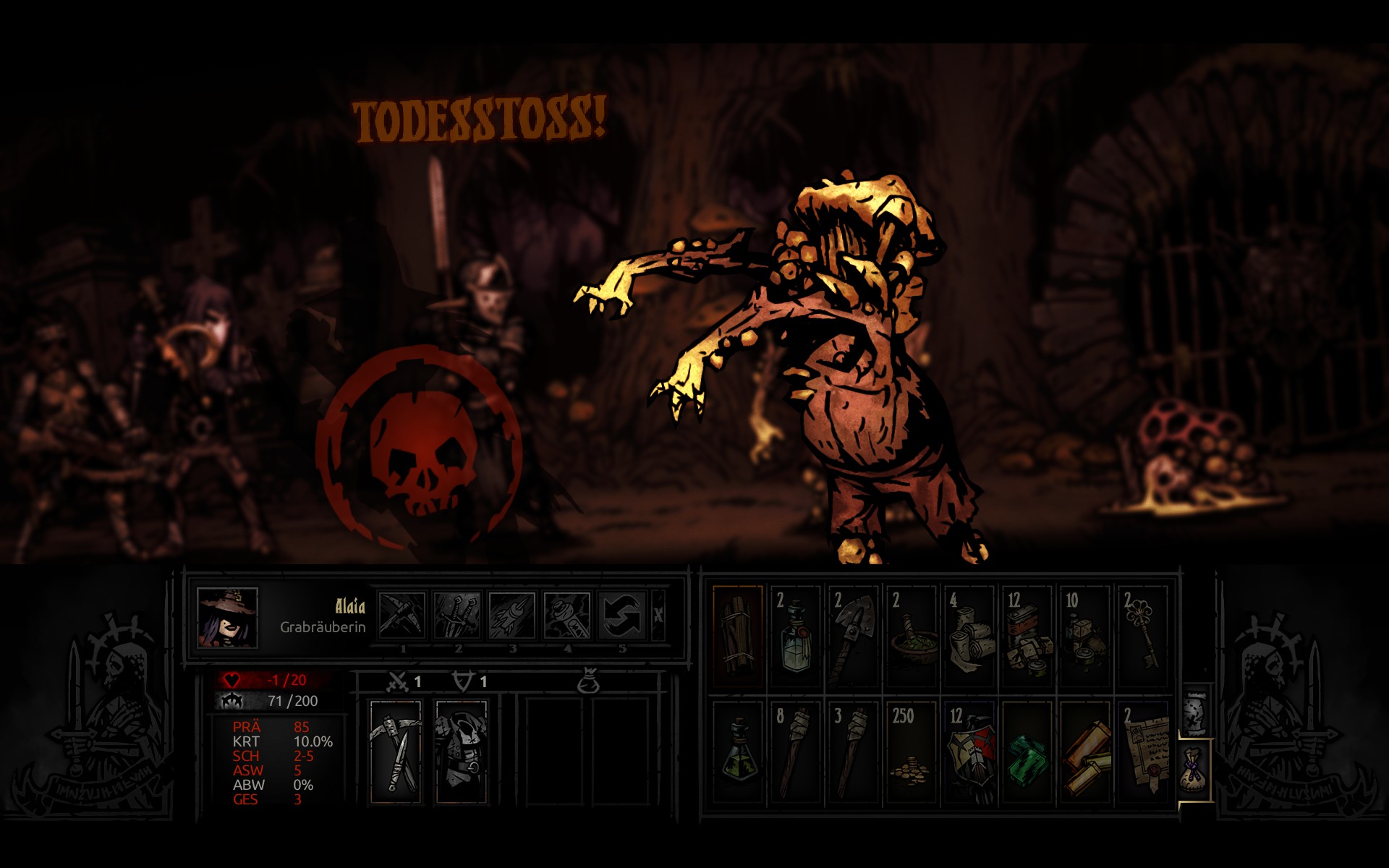Choose the twin daggers skill
The height and width of the screenshot is (868, 1389).
457,616
